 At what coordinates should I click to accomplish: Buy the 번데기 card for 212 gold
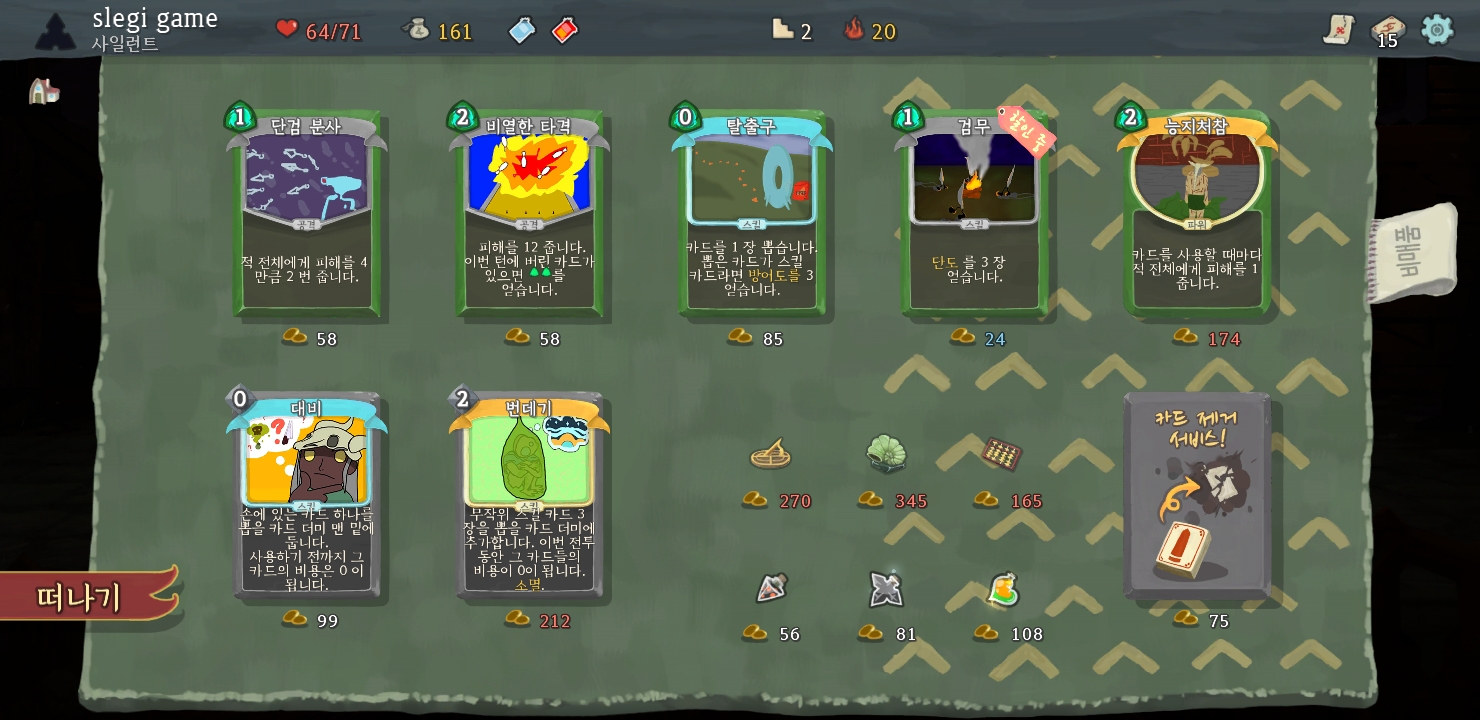[x=529, y=497]
